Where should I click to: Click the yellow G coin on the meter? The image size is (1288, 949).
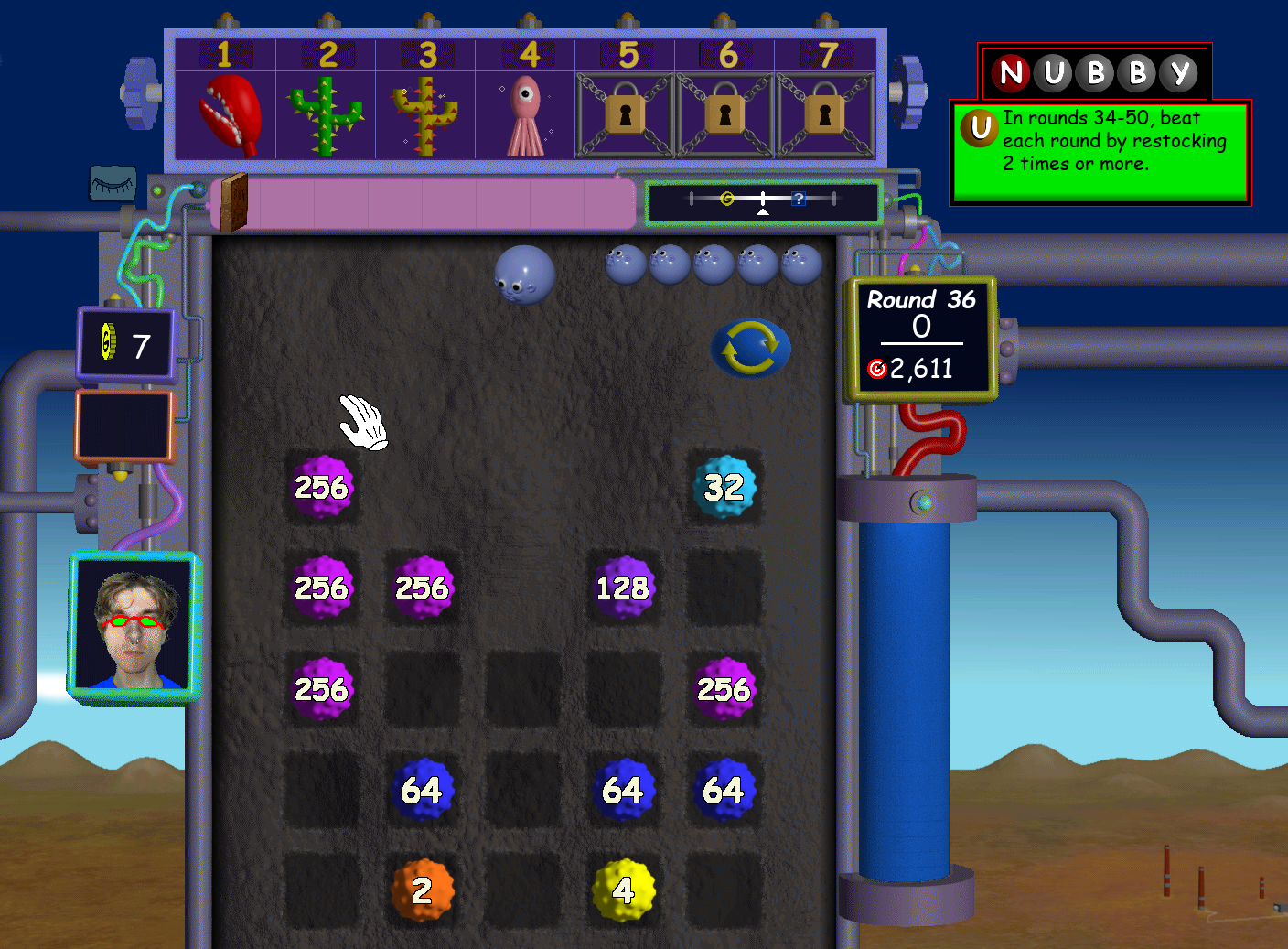[727, 199]
